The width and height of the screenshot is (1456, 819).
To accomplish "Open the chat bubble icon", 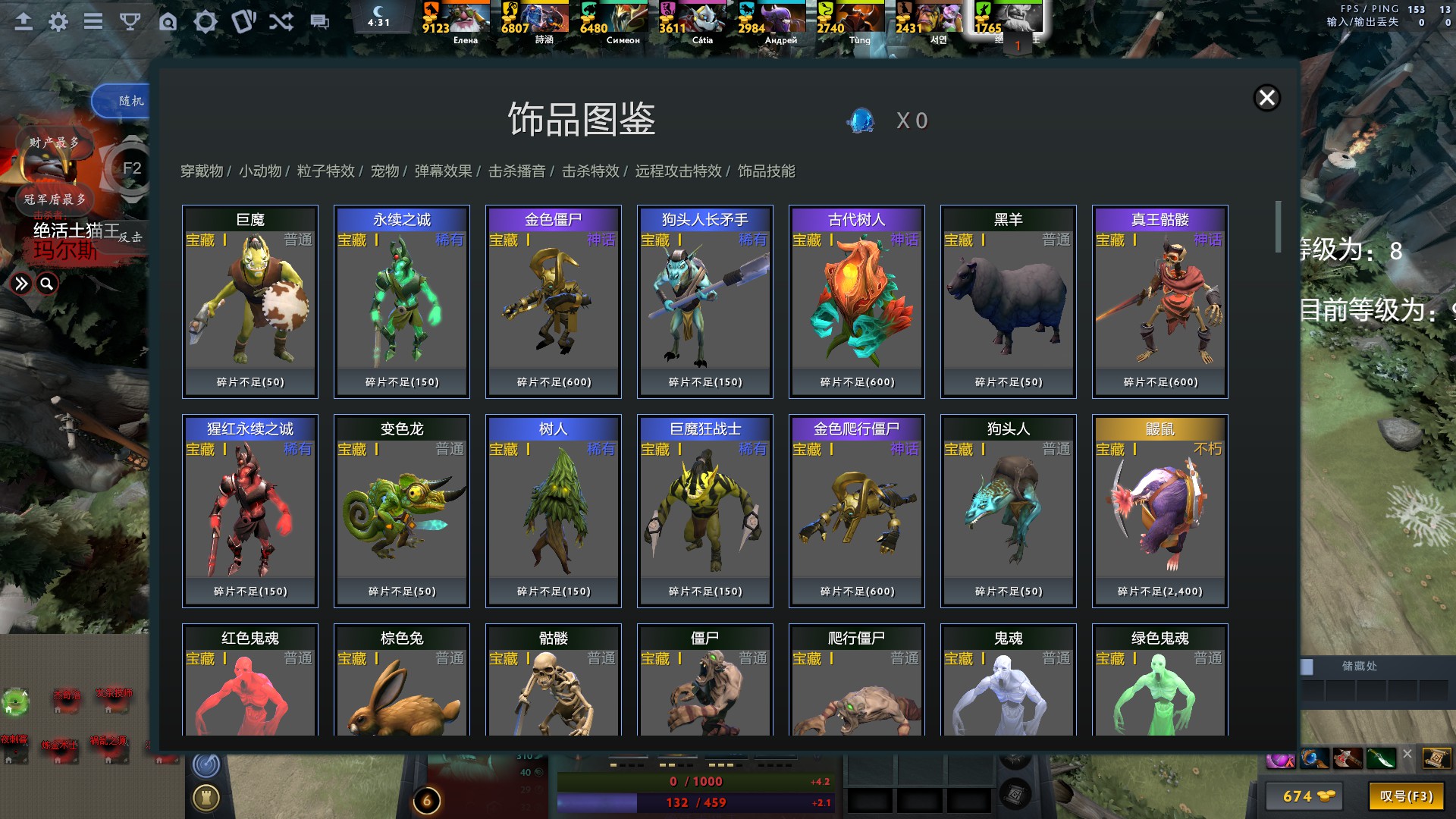I will point(318,21).
